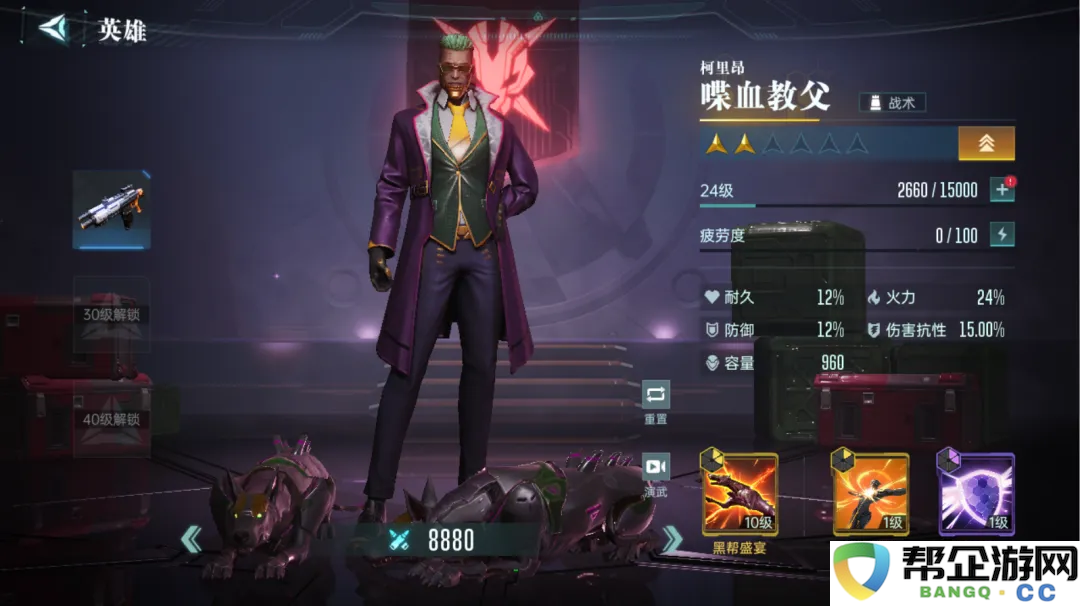The image size is (1080, 606).
Task: Restore fatigue with the lightning button
Action: (x=1001, y=235)
